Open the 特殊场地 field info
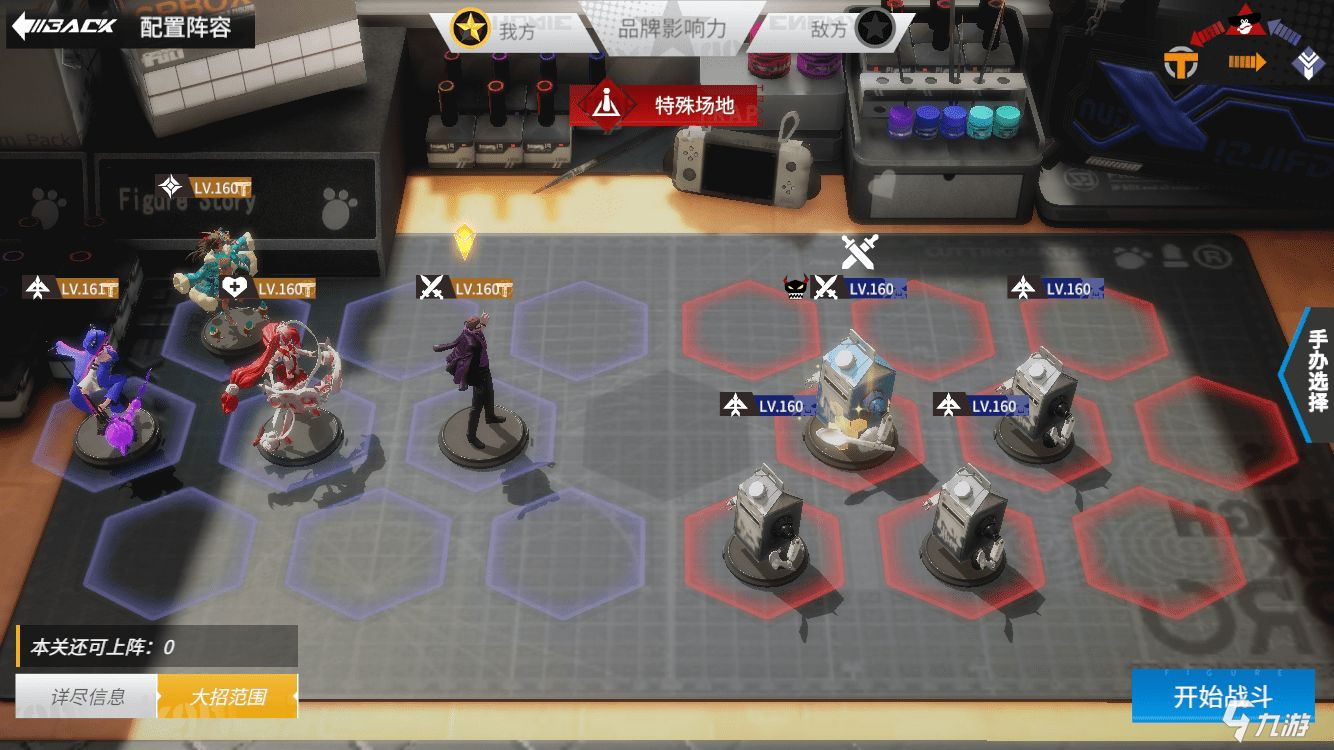1334x750 pixels. 664,105
